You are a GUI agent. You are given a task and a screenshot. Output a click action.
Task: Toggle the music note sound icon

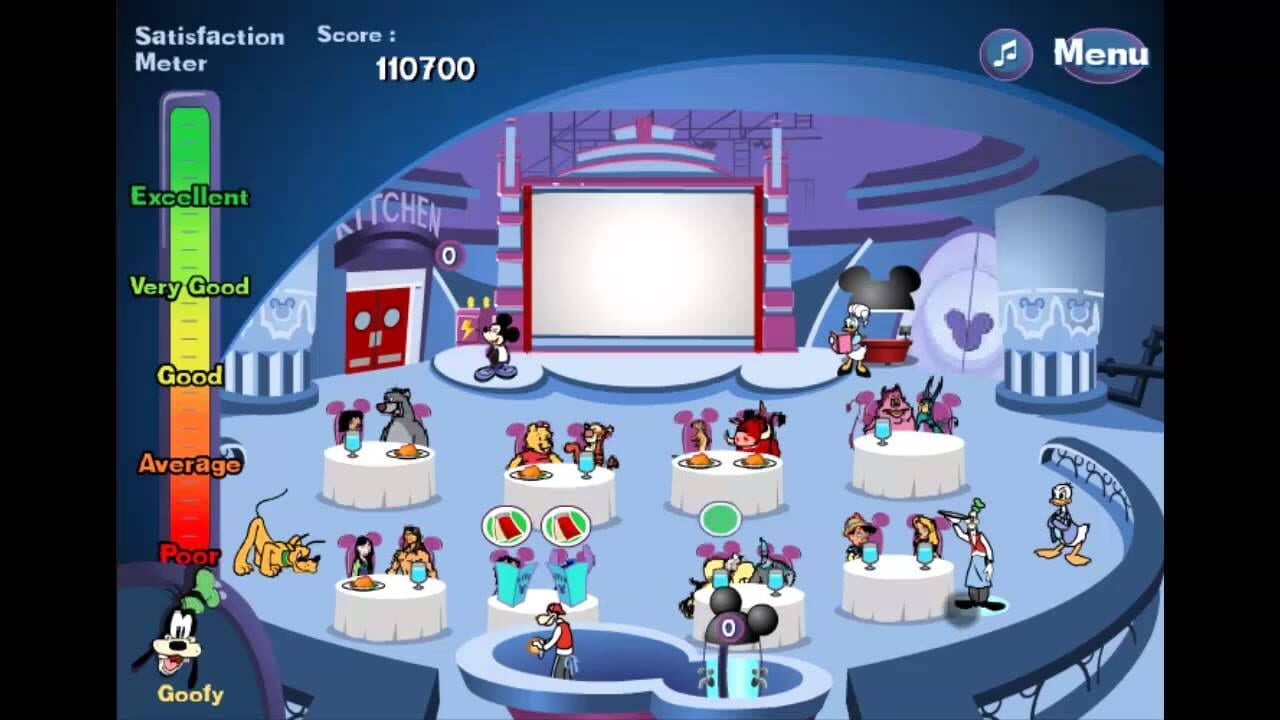tap(1003, 54)
